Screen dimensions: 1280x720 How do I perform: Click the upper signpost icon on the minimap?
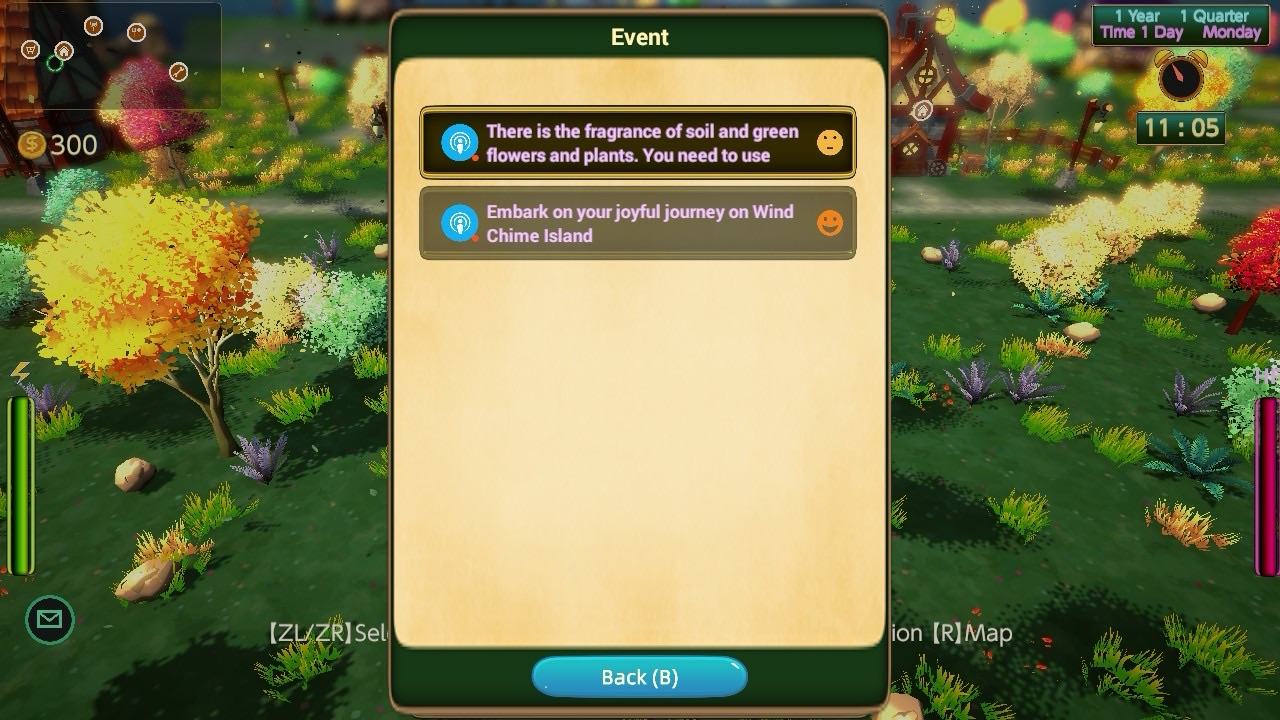coord(136,31)
